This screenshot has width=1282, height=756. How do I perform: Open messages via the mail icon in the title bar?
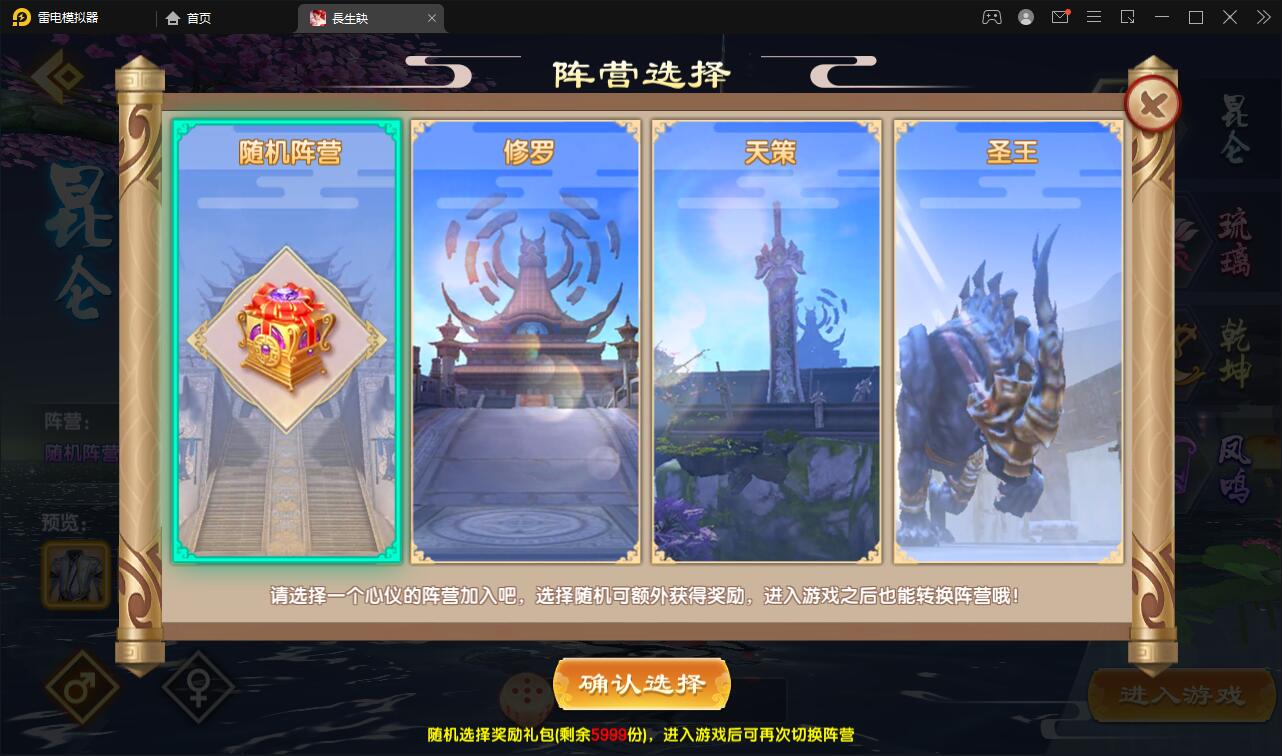pyautogui.click(x=1060, y=17)
